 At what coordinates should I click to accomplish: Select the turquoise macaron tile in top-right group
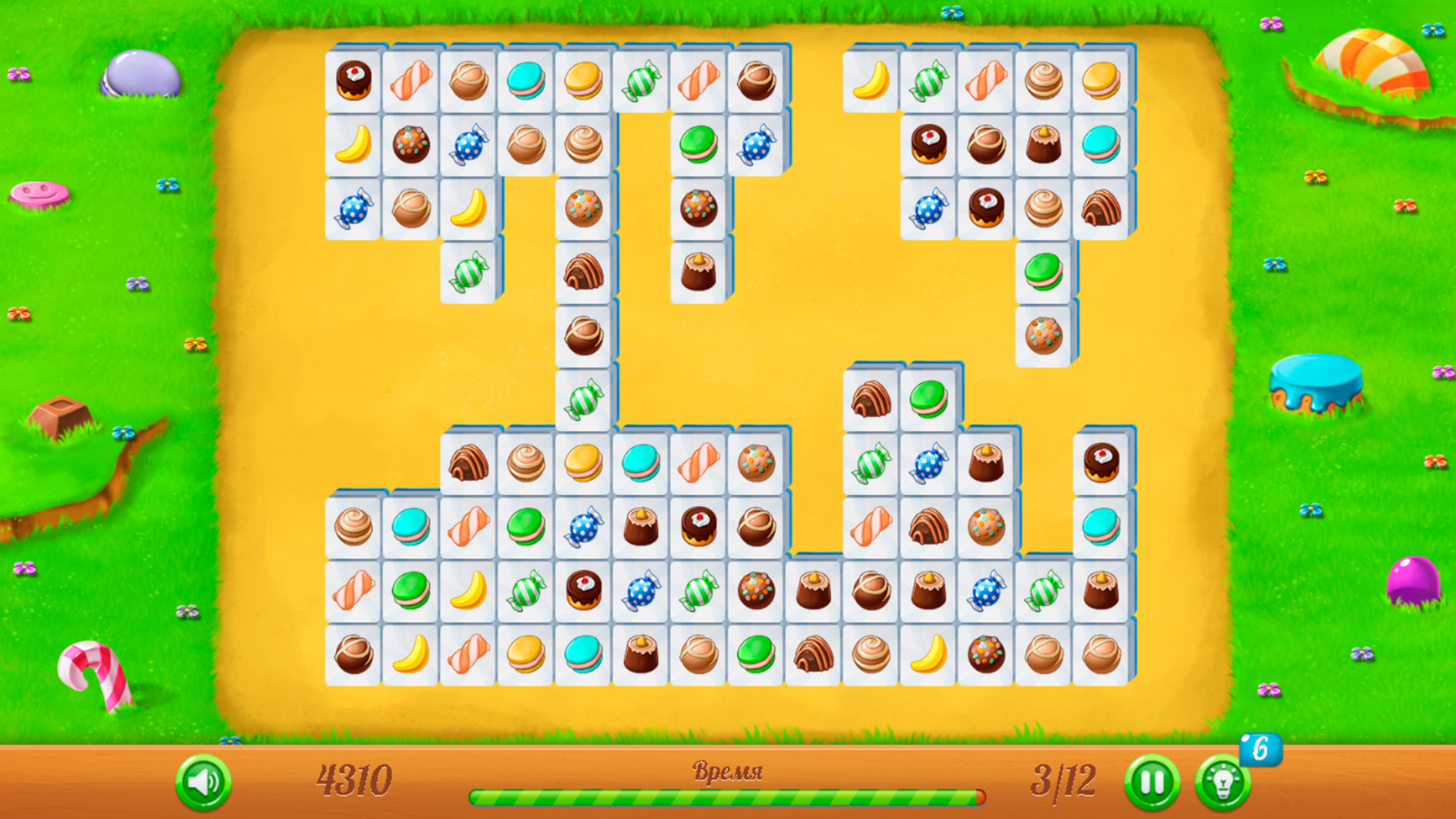tap(1100, 144)
